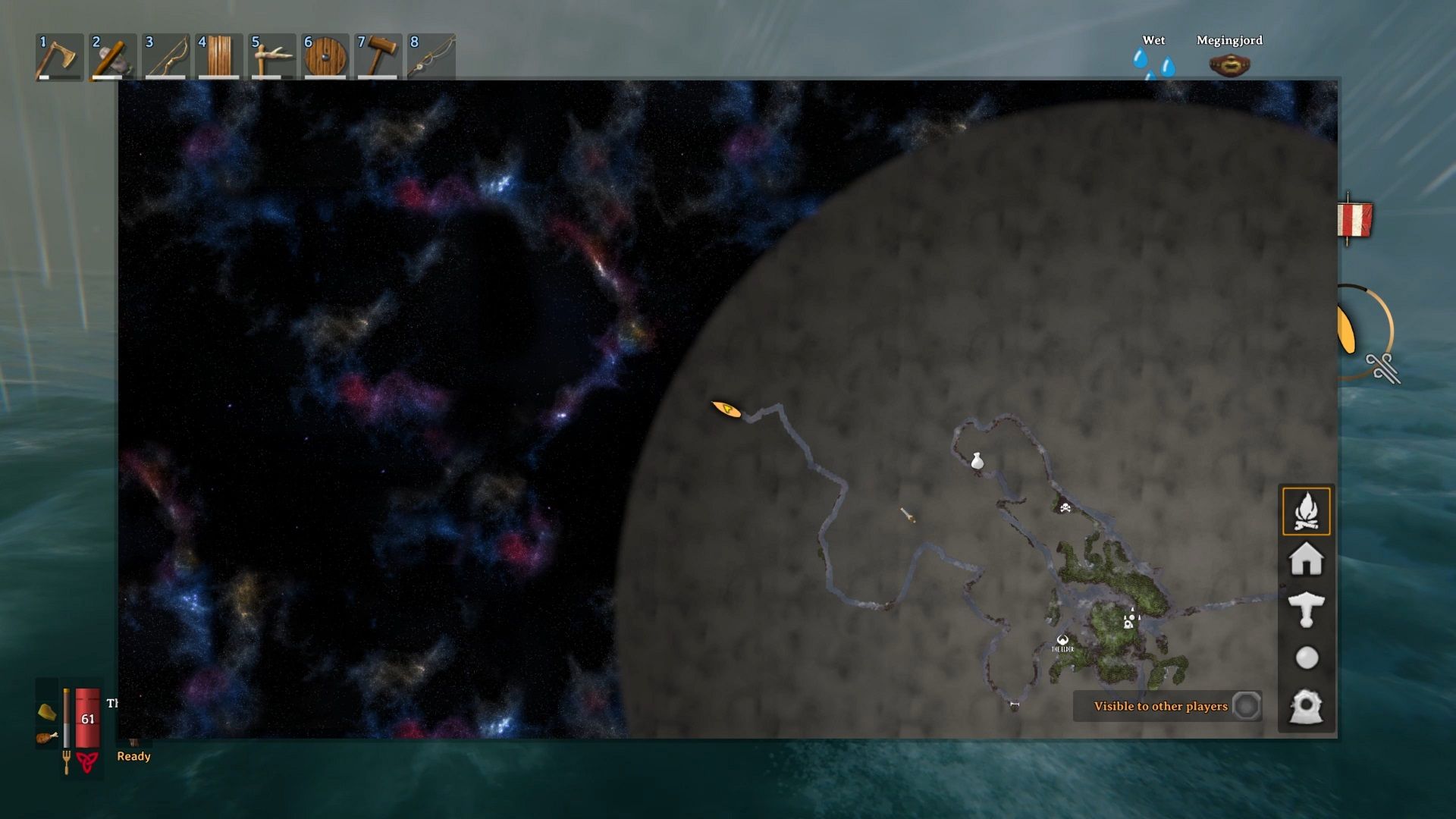
Task: Select the campfire map pin type
Action: click(1306, 511)
